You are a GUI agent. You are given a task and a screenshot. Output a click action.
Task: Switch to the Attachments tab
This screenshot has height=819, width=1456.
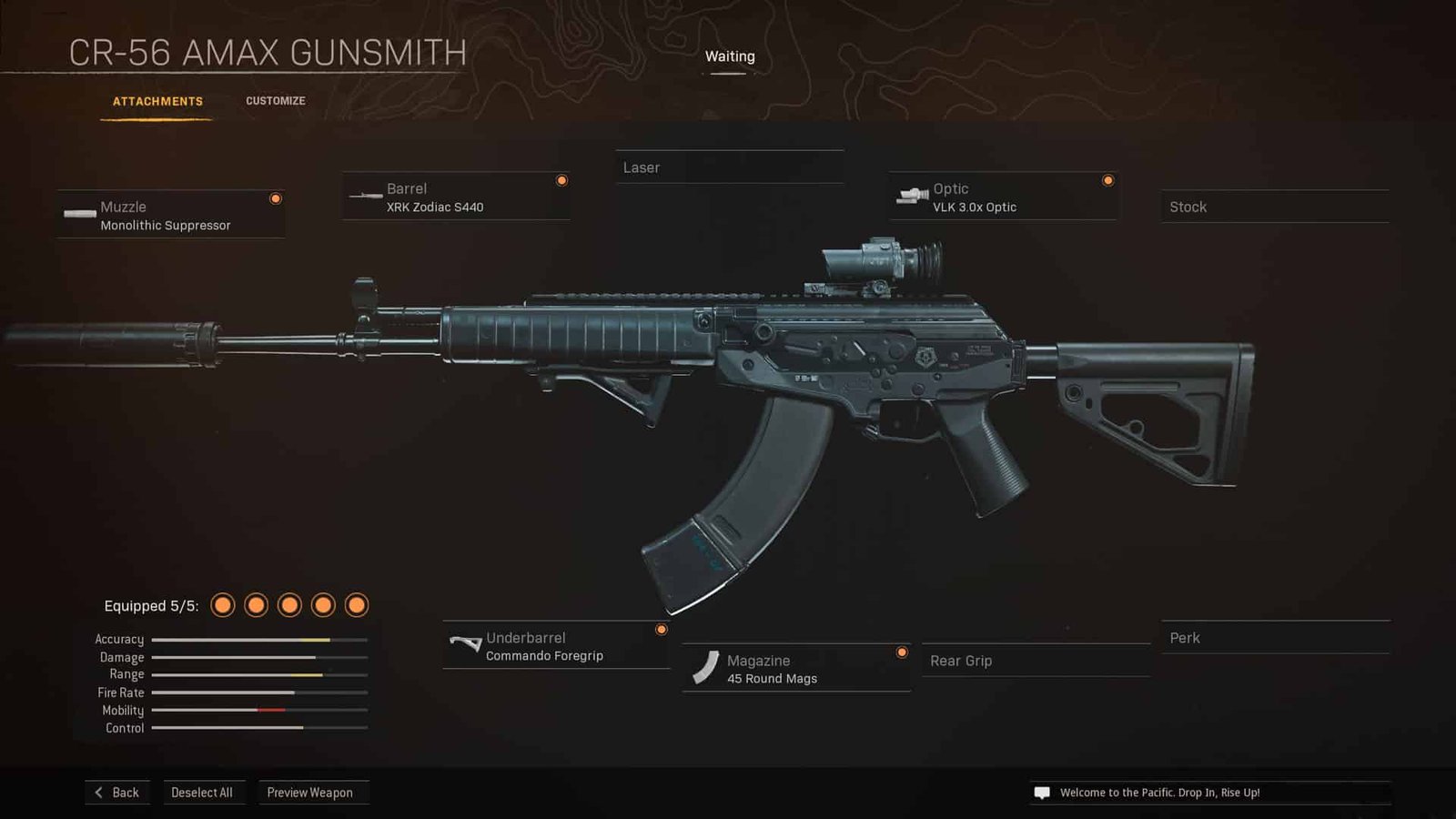[157, 101]
